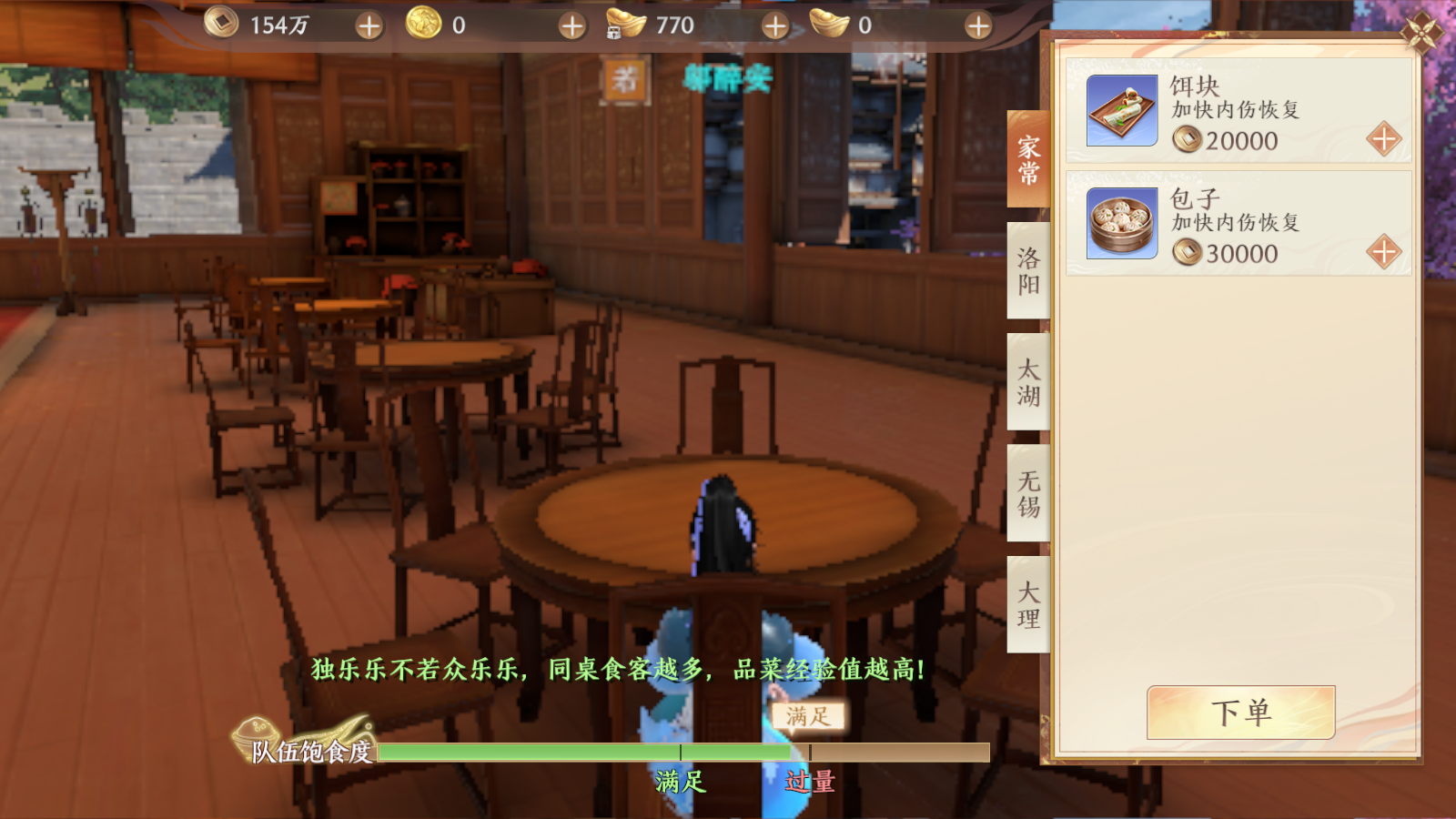This screenshot has width=1456, height=819.
Task: Add more copper coins next to 154万
Action: pos(369,26)
